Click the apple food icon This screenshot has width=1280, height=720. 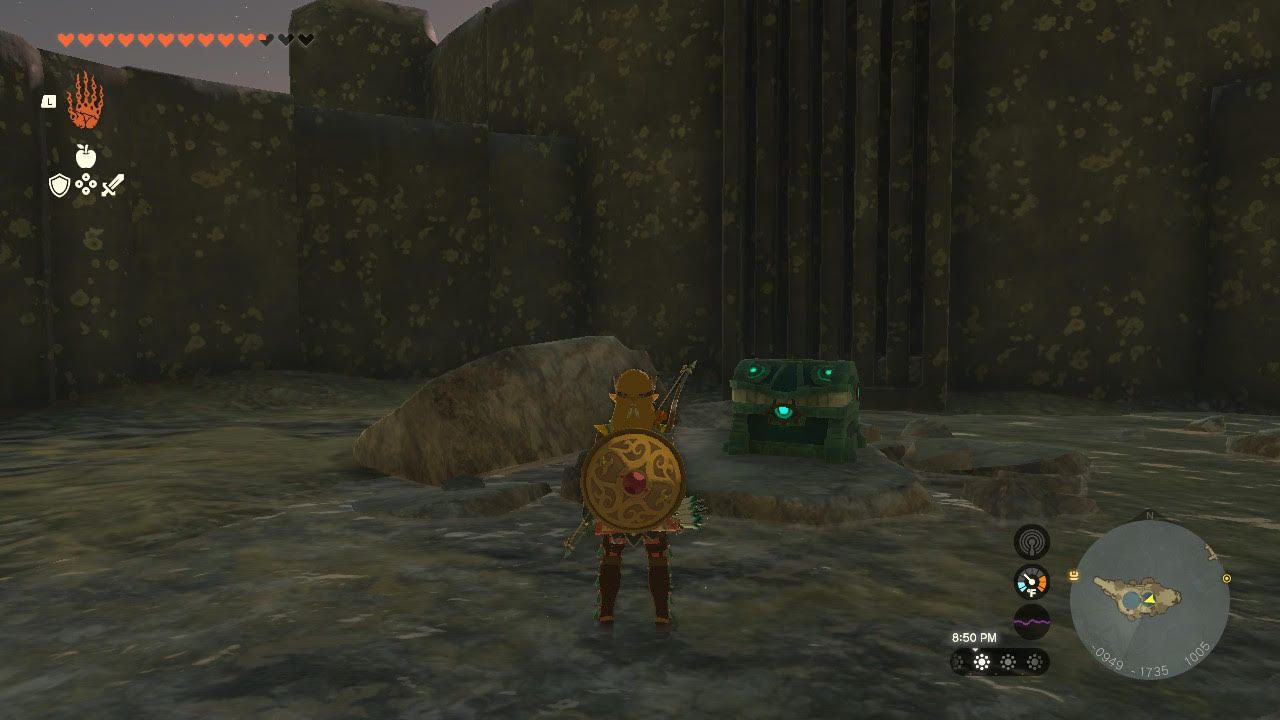(x=87, y=155)
